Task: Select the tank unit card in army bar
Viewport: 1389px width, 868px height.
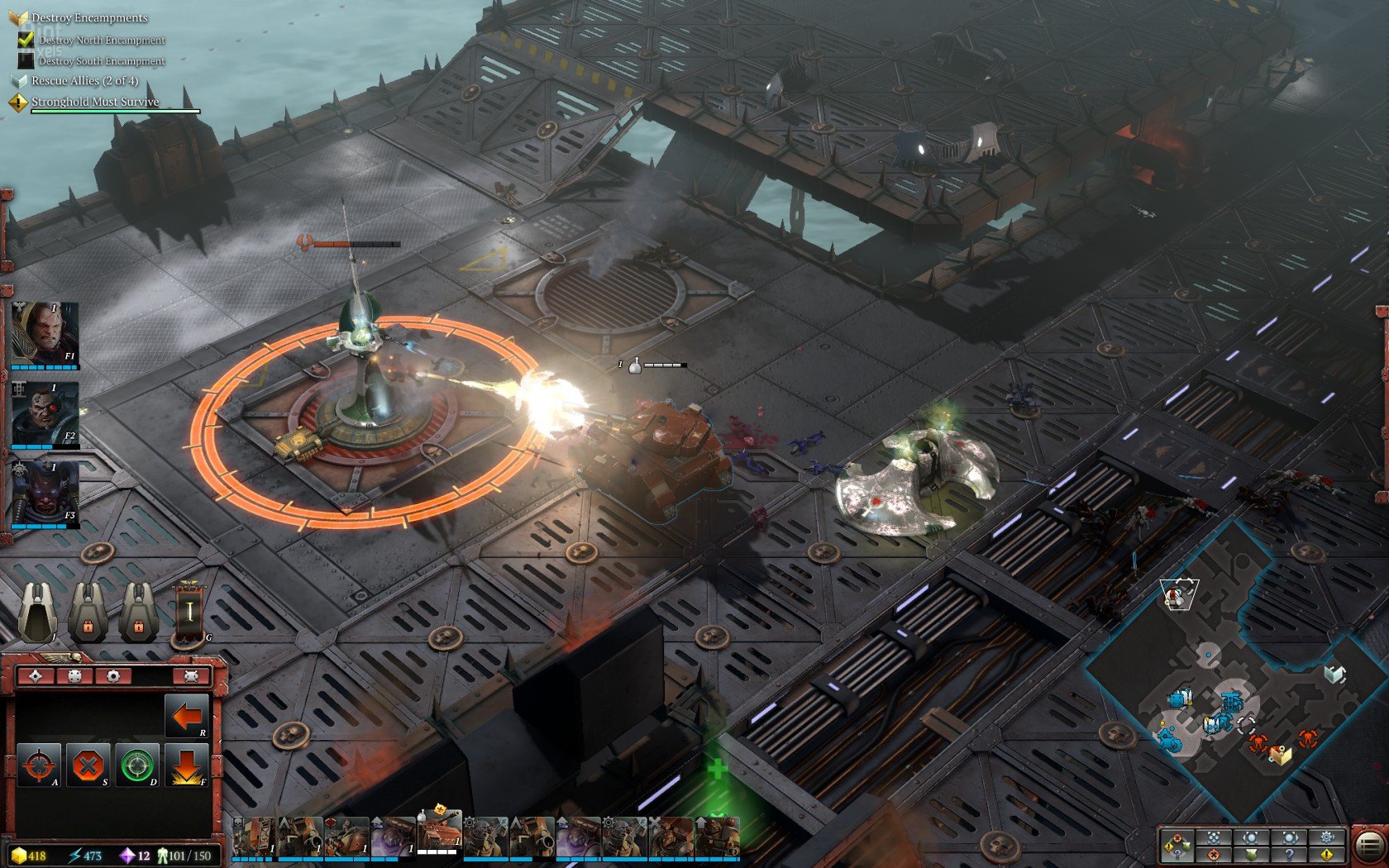Action: point(438,833)
